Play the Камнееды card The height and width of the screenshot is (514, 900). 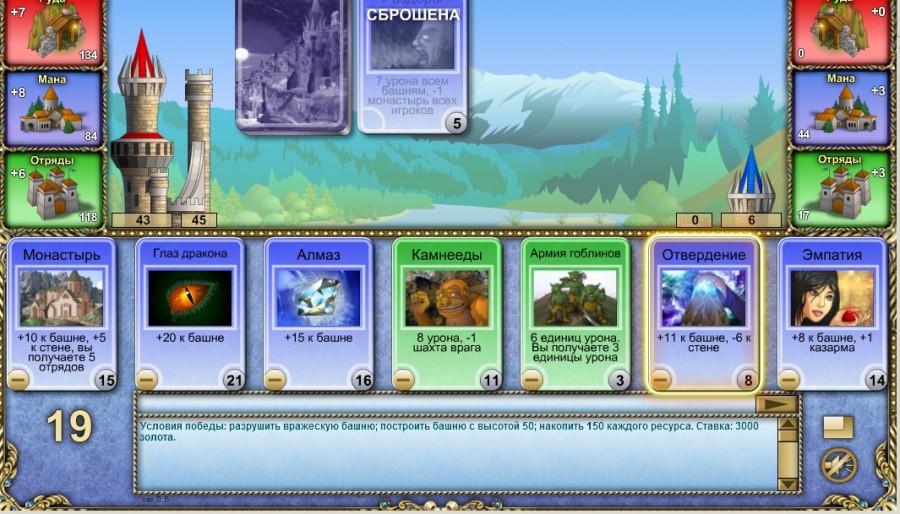(x=447, y=297)
